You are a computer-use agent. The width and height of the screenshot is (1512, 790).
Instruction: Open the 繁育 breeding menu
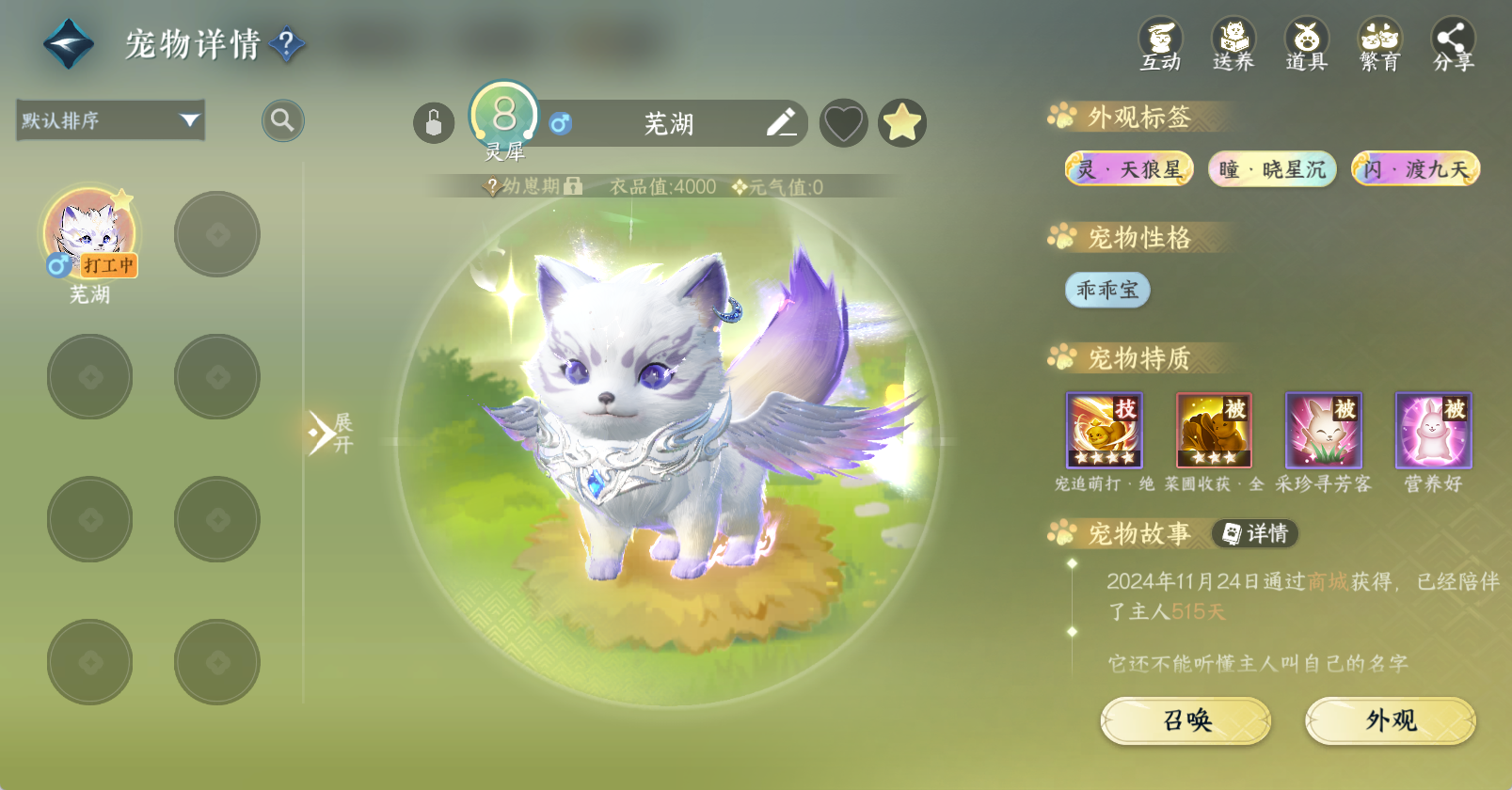tap(1379, 44)
